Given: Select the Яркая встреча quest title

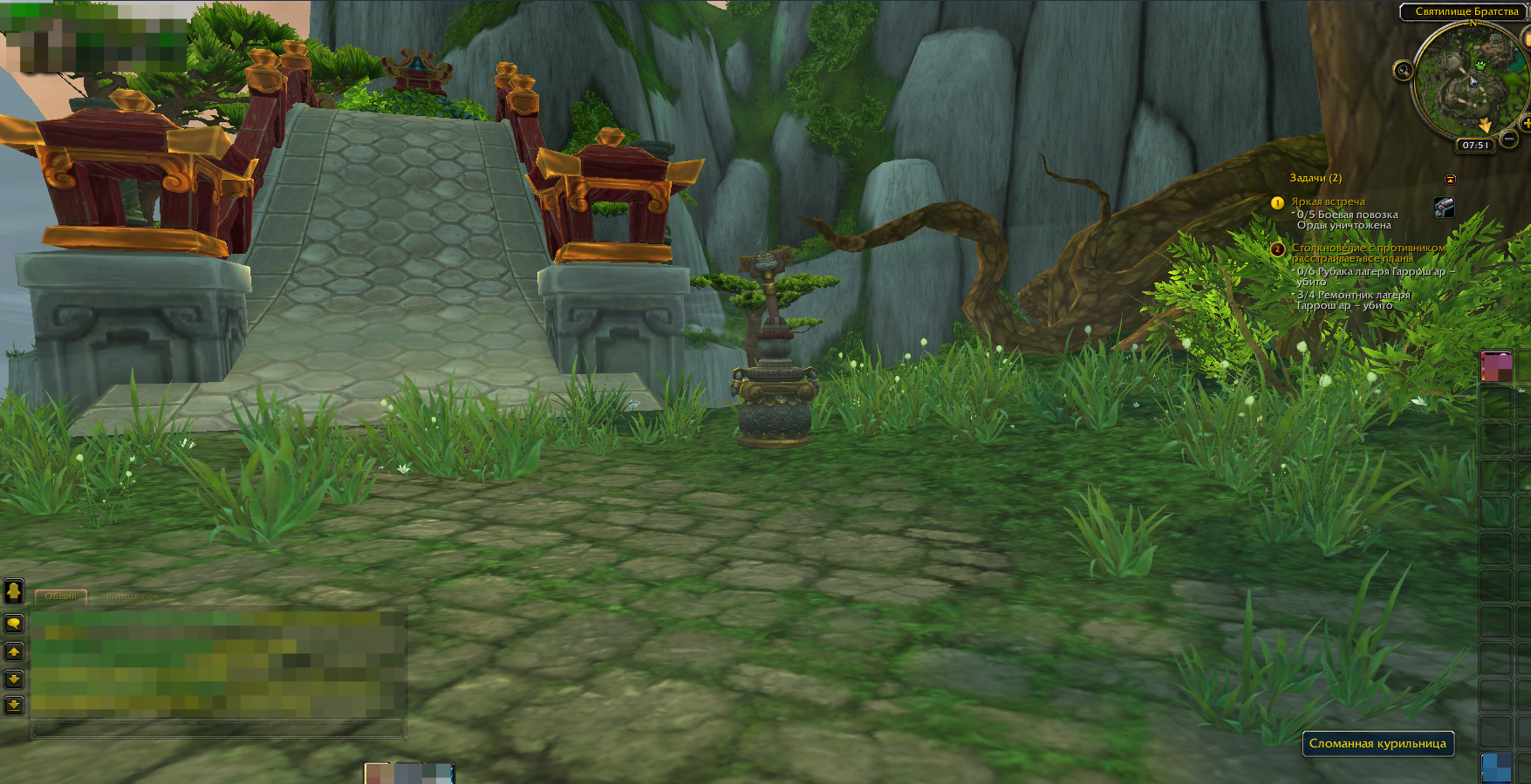Looking at the screenshot, I should pos(1328,201).
